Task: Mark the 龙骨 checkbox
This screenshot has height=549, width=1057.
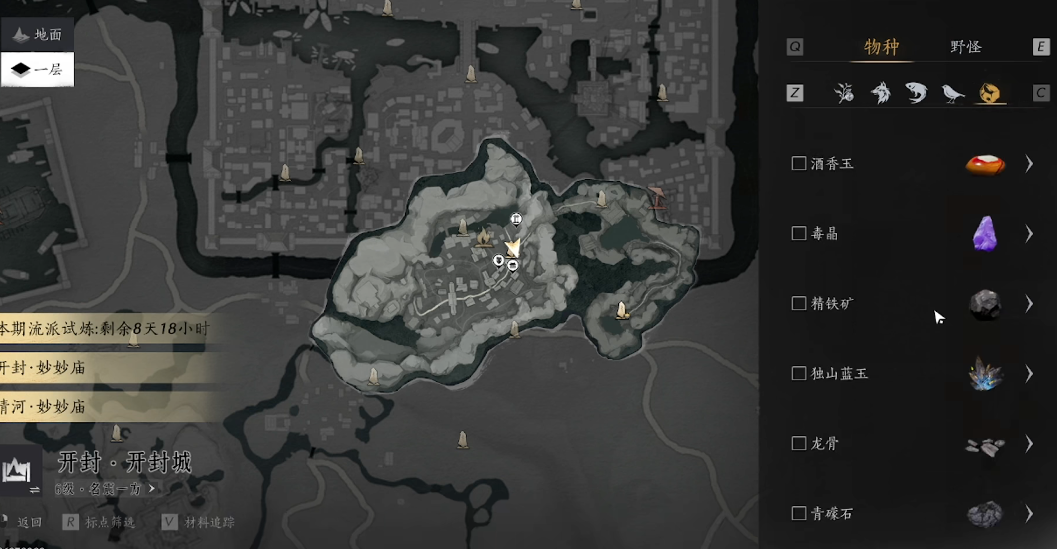Action: (x=799, y=443)
